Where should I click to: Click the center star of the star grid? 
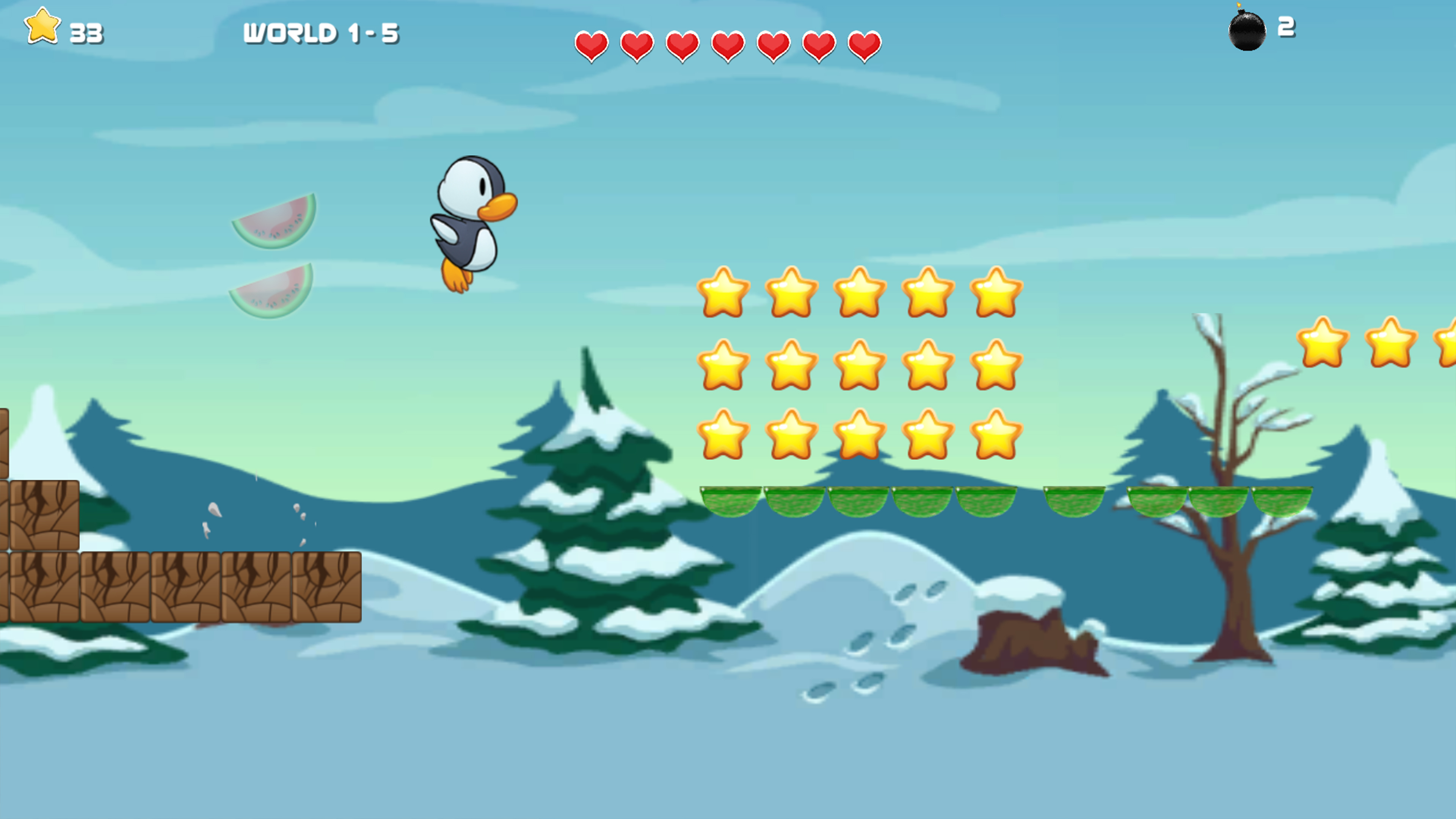coord(860,364)
